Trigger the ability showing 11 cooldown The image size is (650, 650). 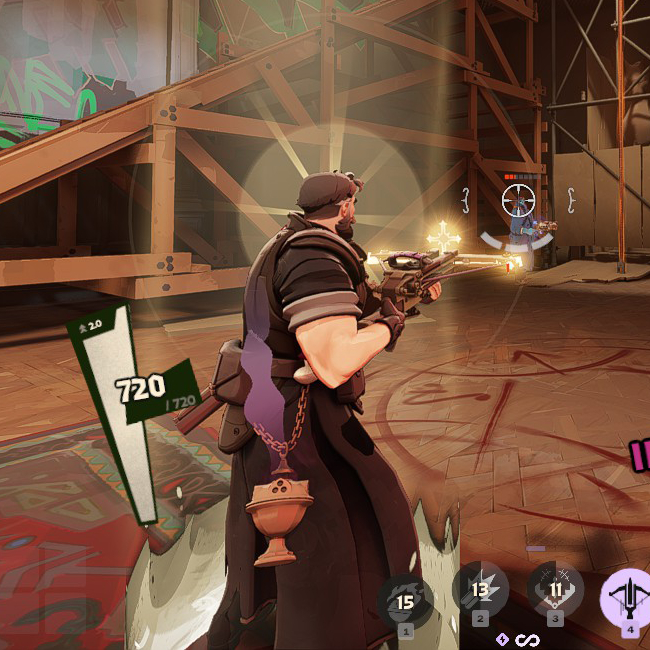pyautogui.click(x=555, y=590)
